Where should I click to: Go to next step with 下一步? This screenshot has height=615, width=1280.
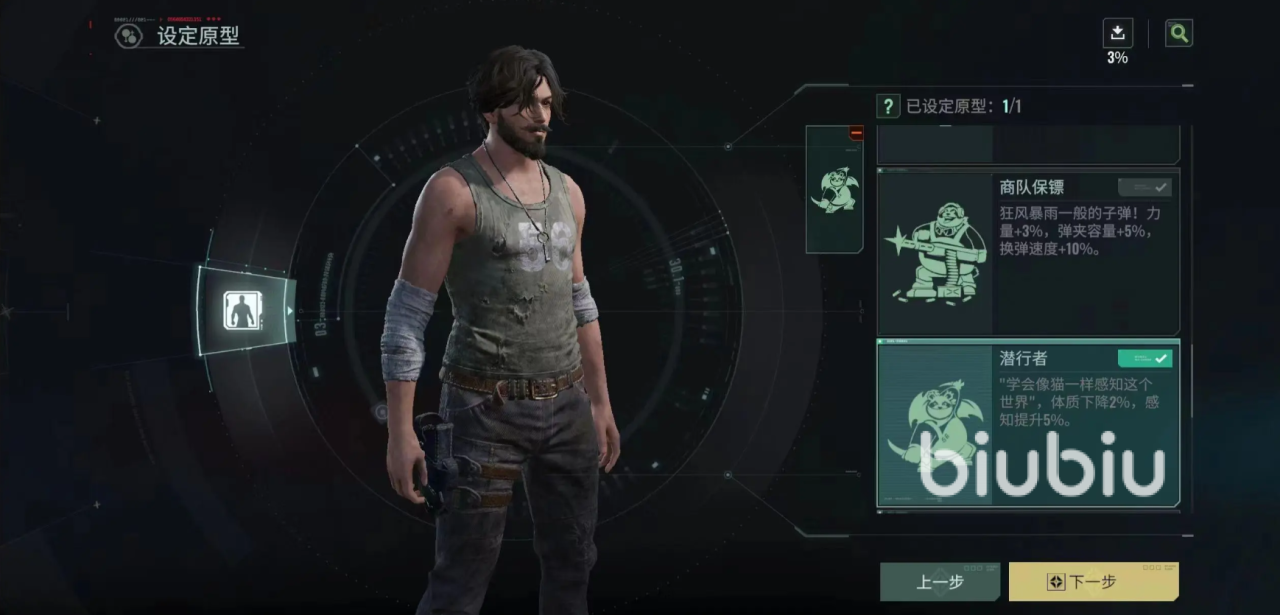(x=1093, y=581)
